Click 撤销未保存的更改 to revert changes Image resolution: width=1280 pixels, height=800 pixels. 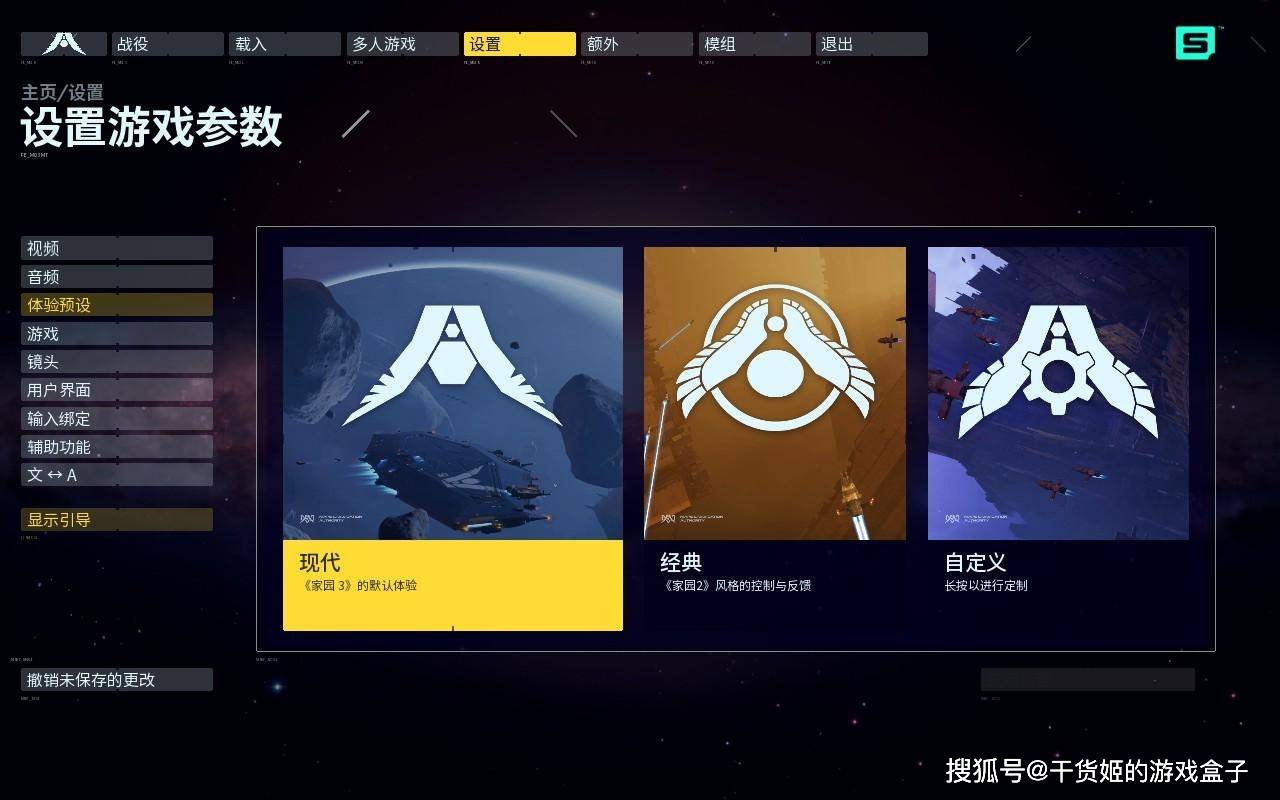click(116, 680)
